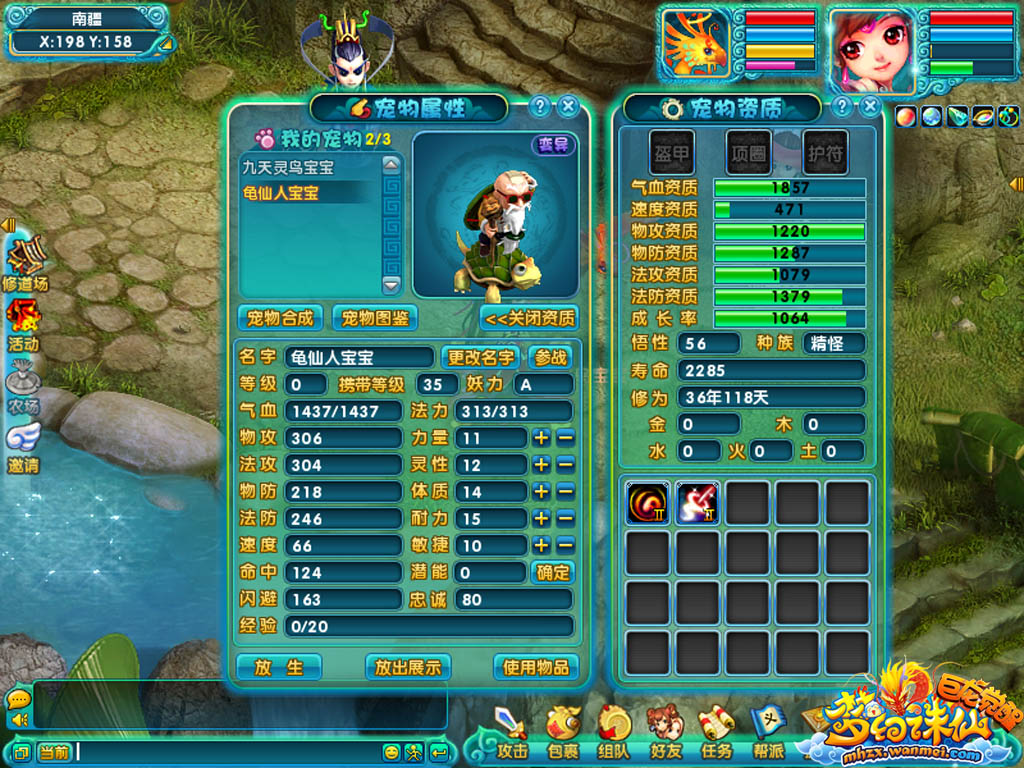Open help for the 宠物属性 window
This screenshot has height=768, width=1024.
point(540,106)
